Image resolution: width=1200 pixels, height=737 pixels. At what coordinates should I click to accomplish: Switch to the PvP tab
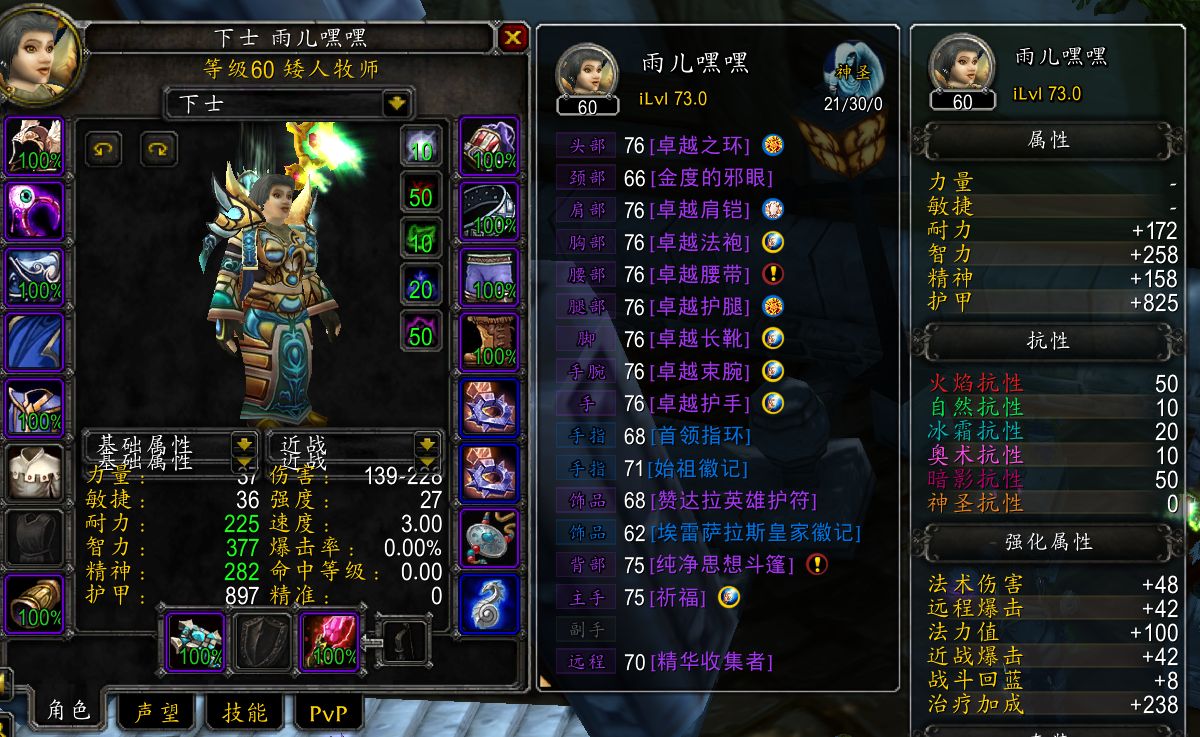(329, 712)
